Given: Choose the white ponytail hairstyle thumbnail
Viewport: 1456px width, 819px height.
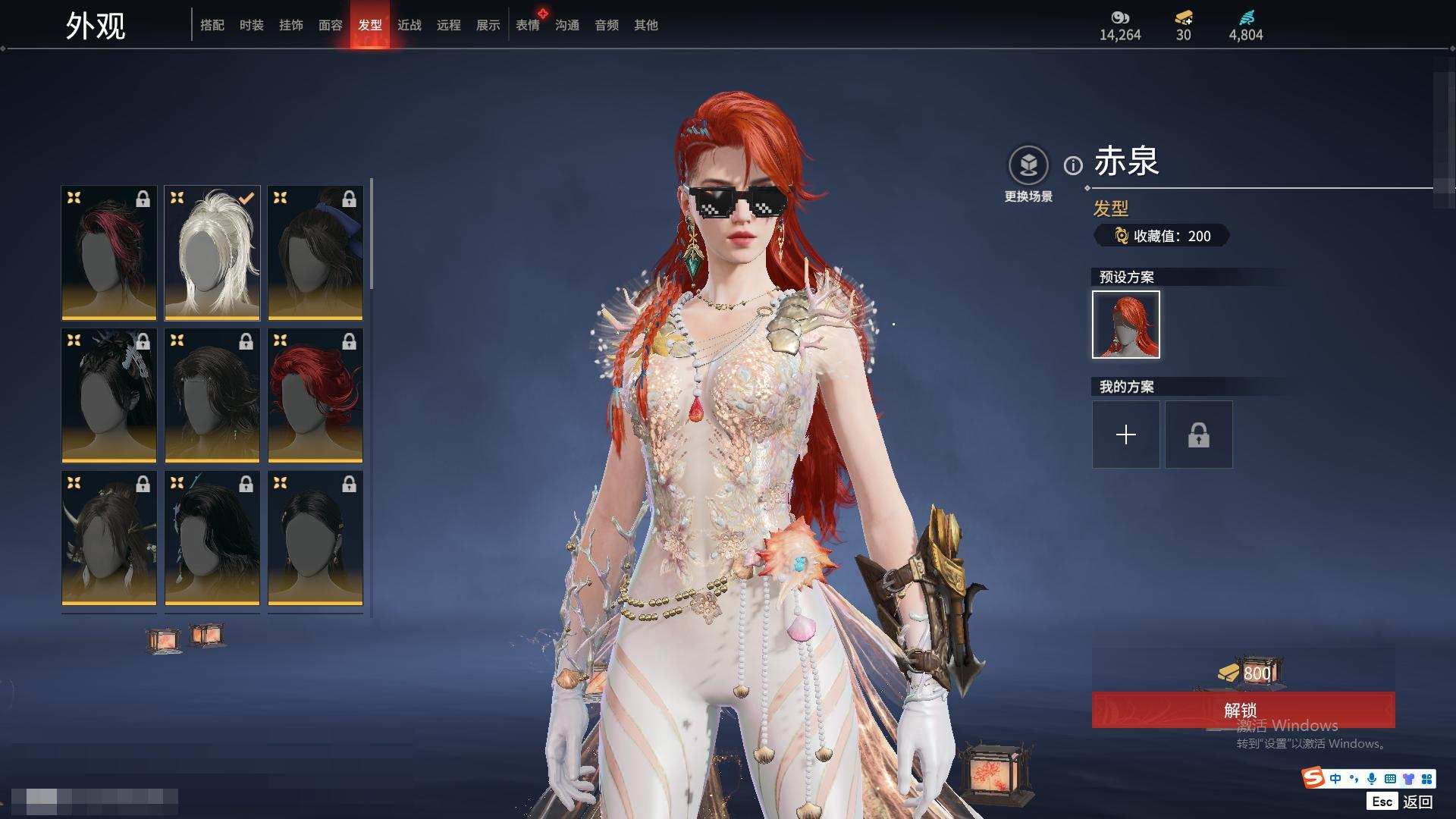Looking at the screenshot, I should (212, 253).
